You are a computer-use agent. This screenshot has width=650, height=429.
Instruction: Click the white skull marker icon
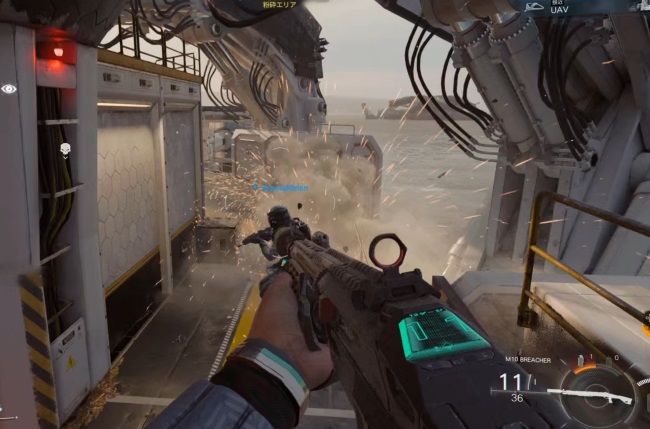[x=64, y=150]
